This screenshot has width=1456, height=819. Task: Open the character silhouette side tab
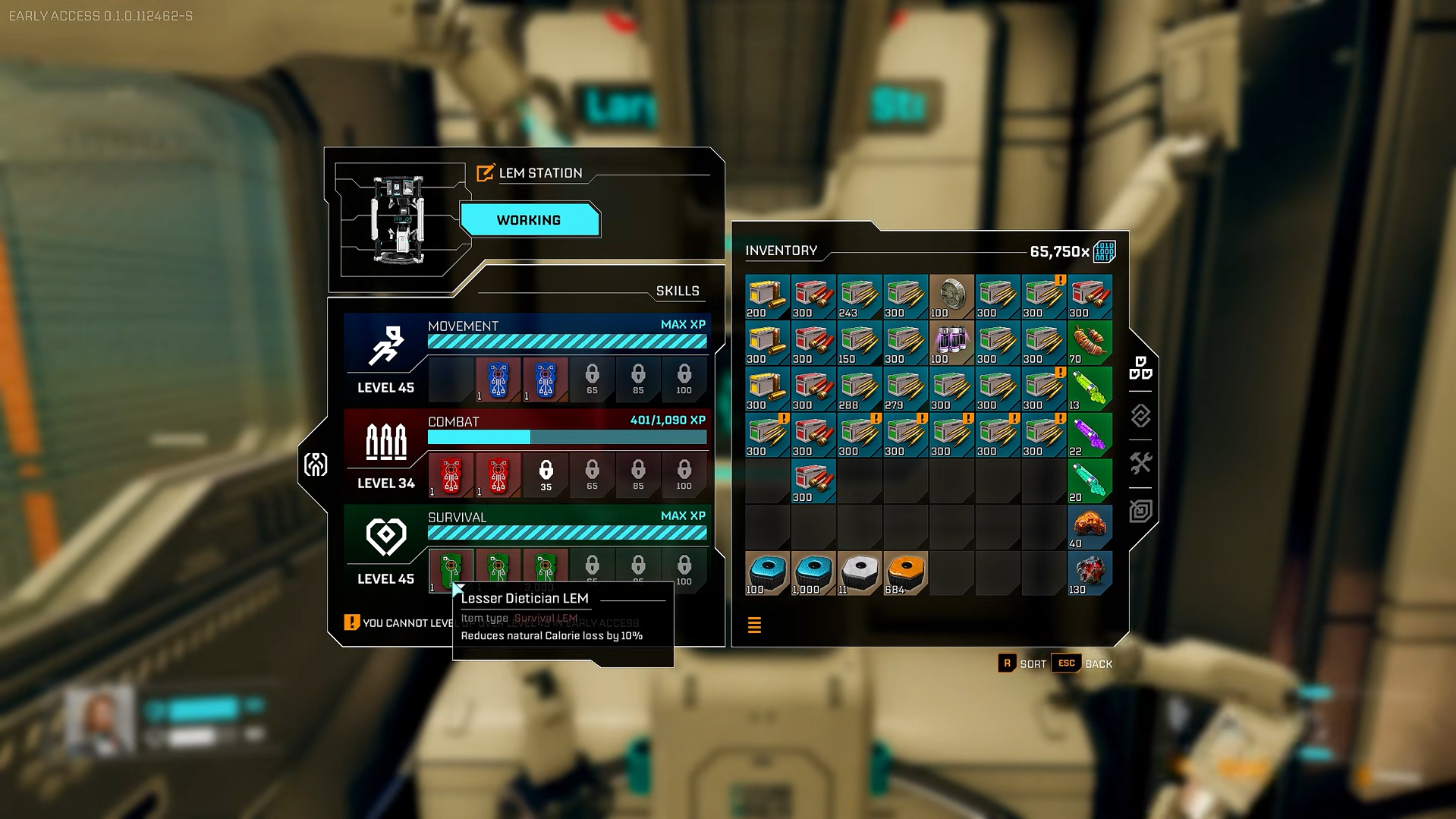click(316, 465)
